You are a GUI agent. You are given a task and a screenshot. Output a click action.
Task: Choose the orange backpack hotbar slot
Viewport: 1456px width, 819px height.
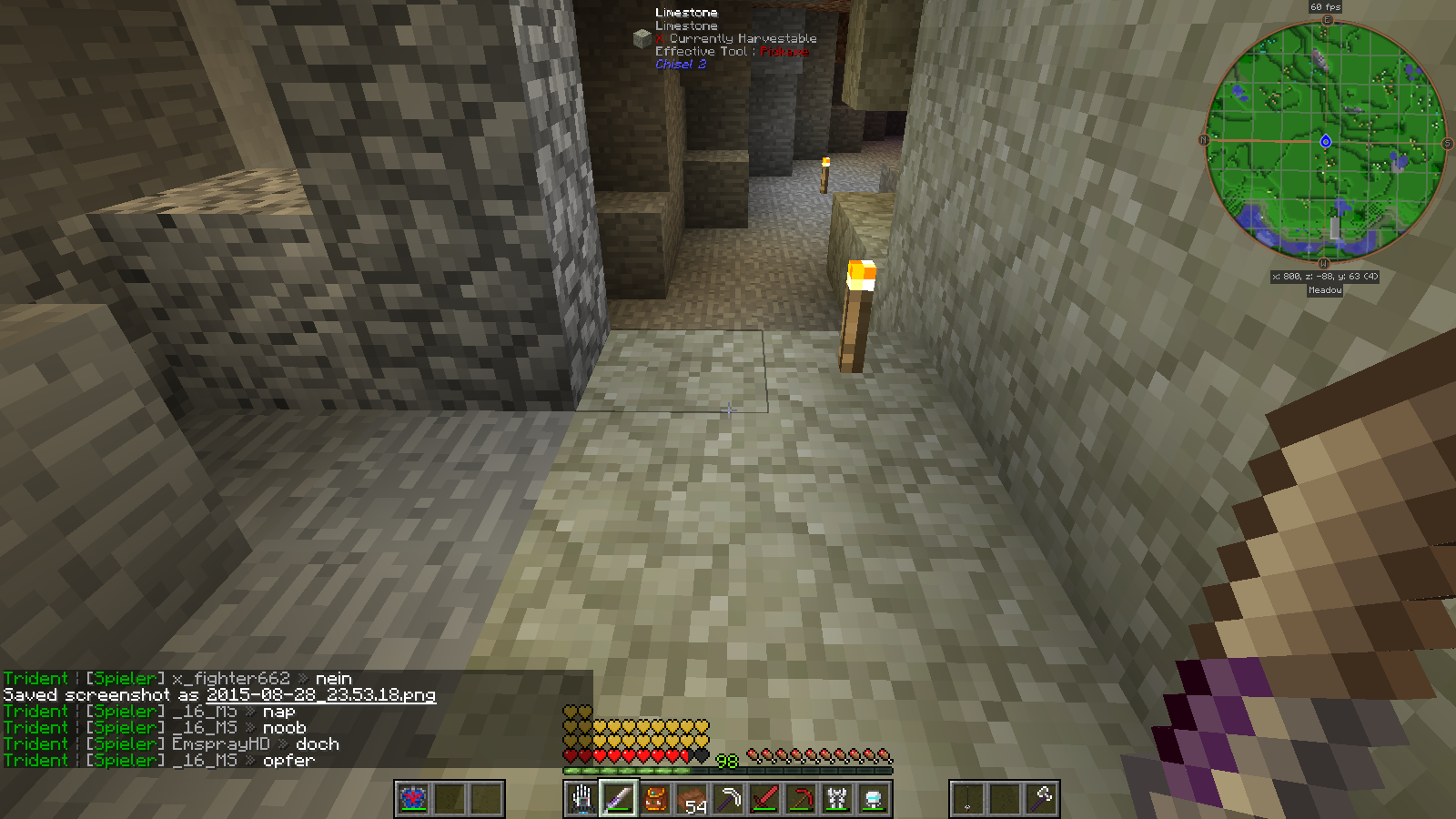[655, 799]
